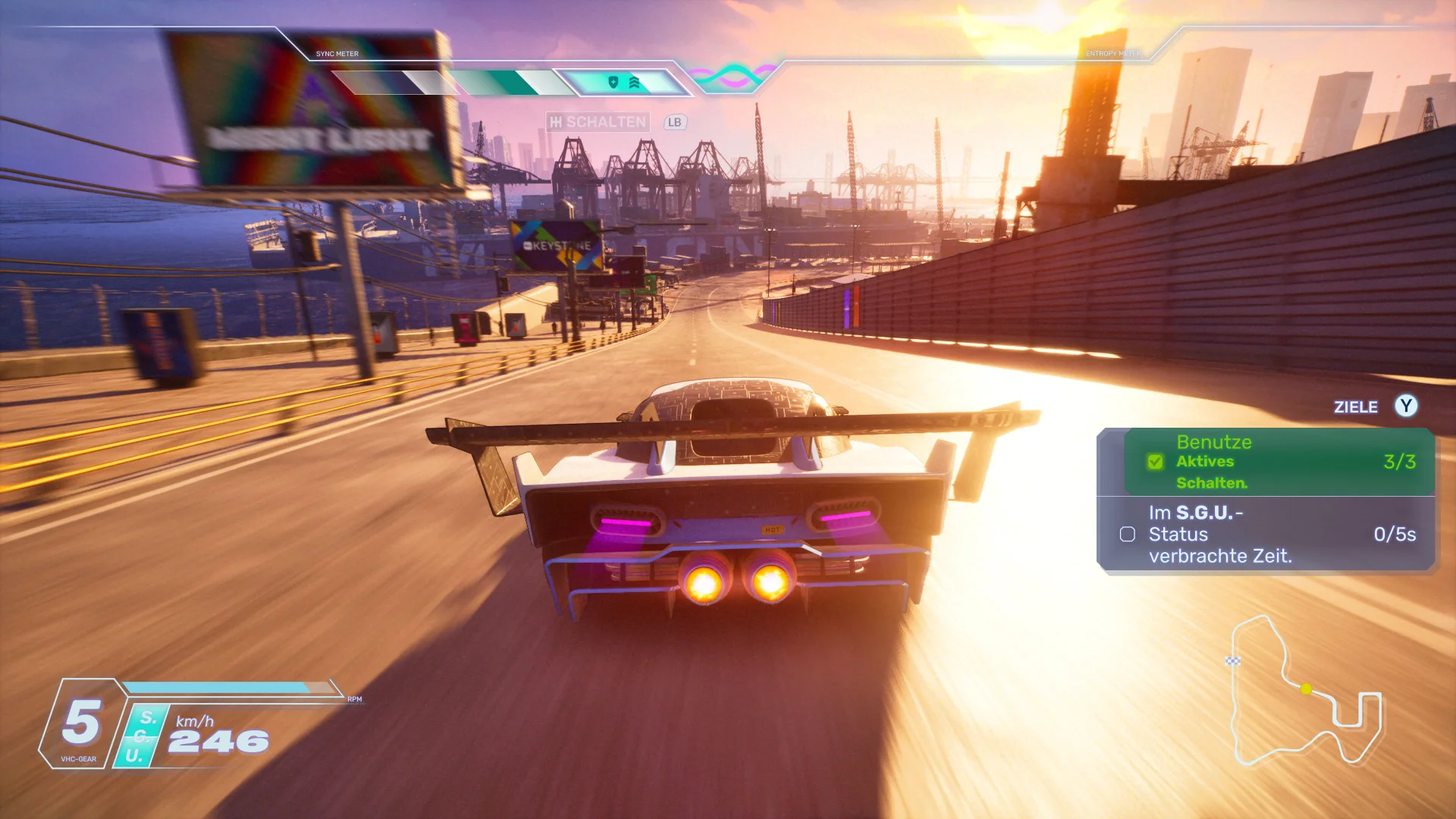The height and width of the screenshot is (819, 1456).
Task: Click the shield icon in the sync meter
Action: (613, 82)
